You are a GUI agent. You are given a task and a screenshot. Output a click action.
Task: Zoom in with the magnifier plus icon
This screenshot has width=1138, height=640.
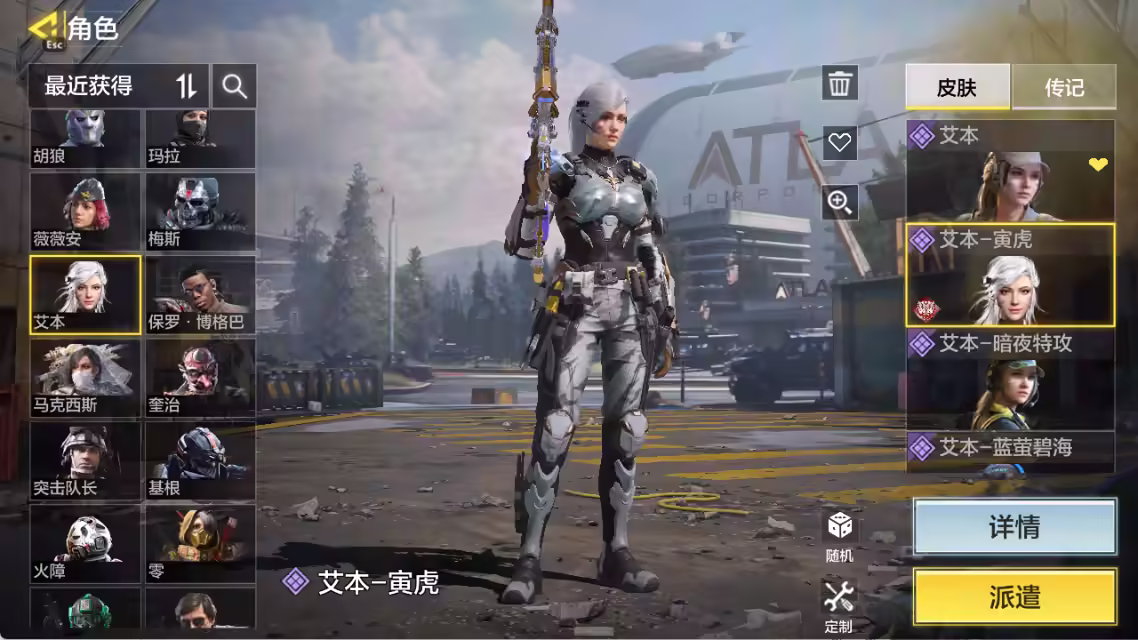[840, 203]
